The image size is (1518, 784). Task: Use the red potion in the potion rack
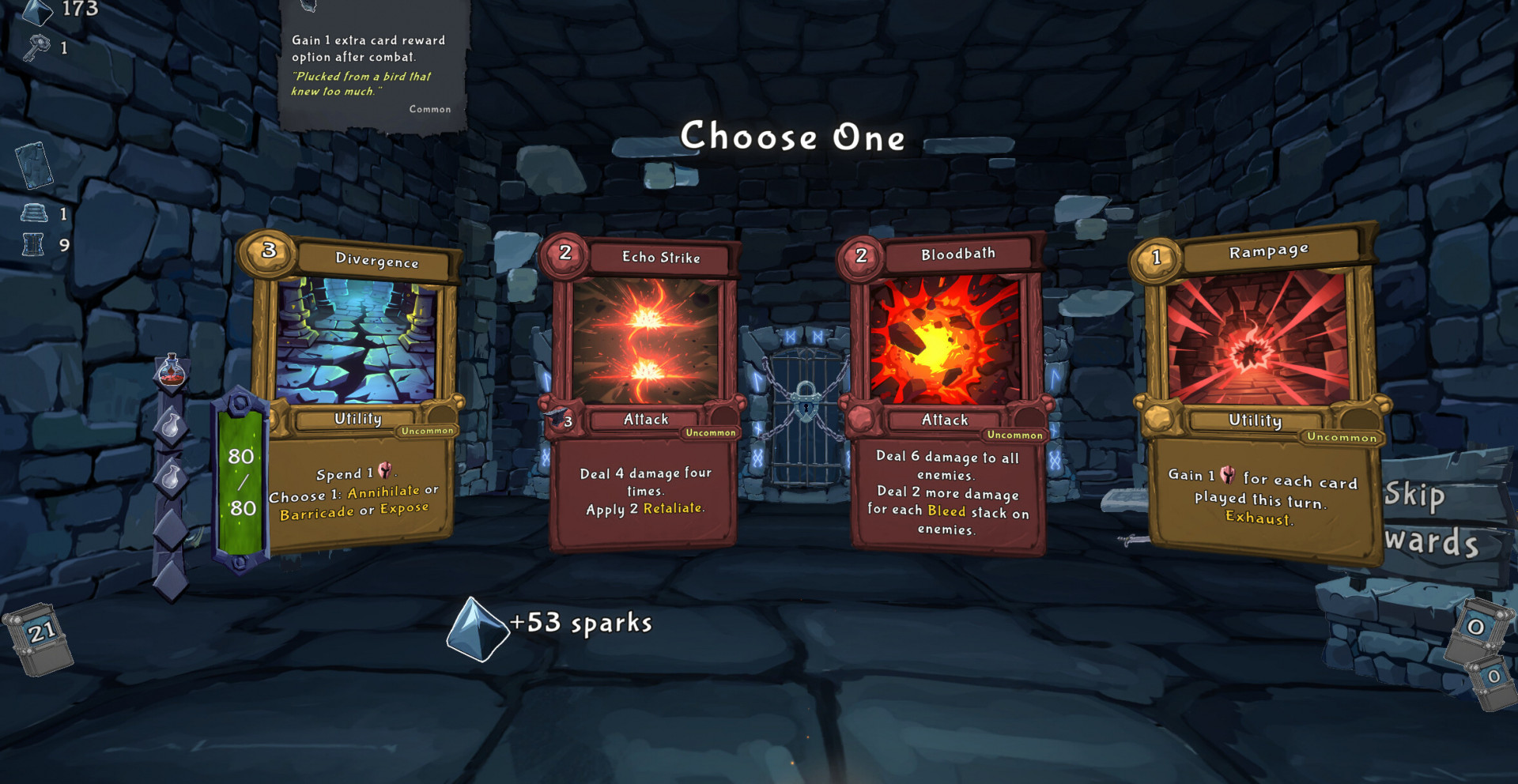tap(171, 371)
